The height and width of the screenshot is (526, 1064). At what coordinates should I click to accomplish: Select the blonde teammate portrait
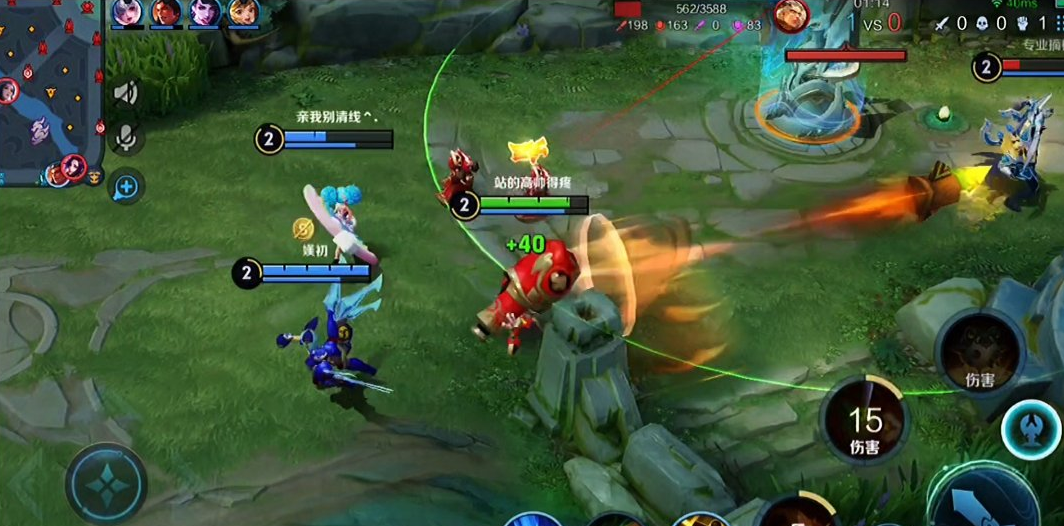coord(243,13)
